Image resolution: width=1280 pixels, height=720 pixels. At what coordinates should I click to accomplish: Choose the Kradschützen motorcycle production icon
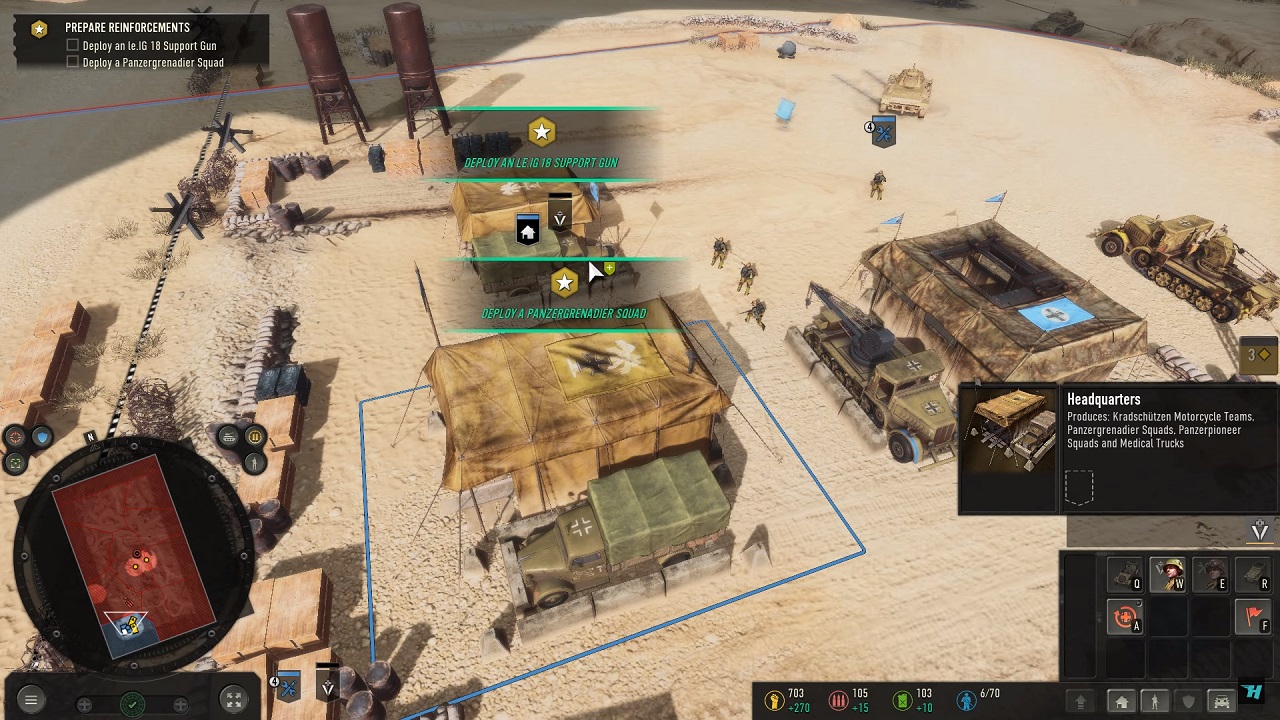(1124, 575)
